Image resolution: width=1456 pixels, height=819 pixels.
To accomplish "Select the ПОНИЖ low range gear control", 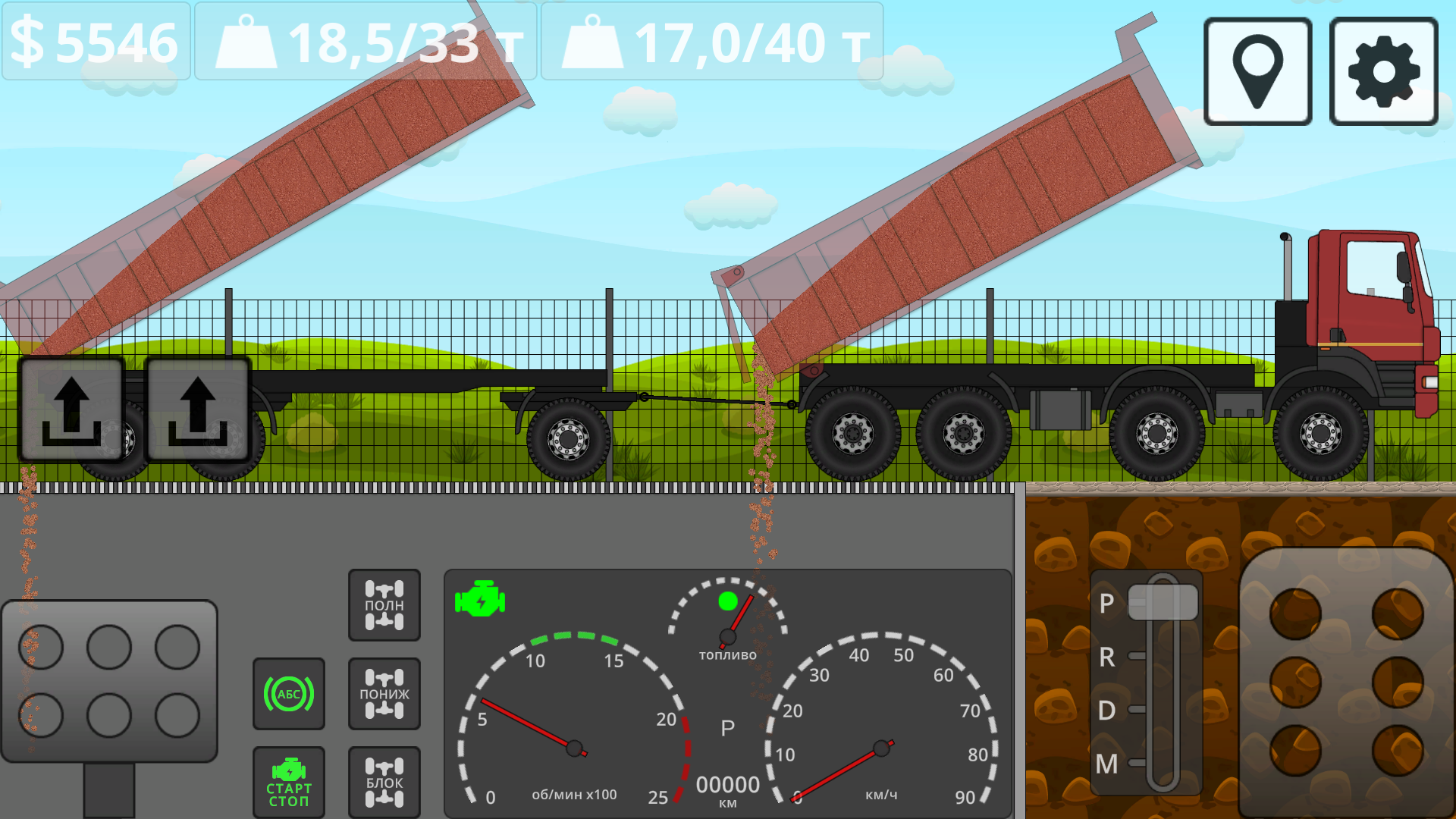I will (384, 693).
